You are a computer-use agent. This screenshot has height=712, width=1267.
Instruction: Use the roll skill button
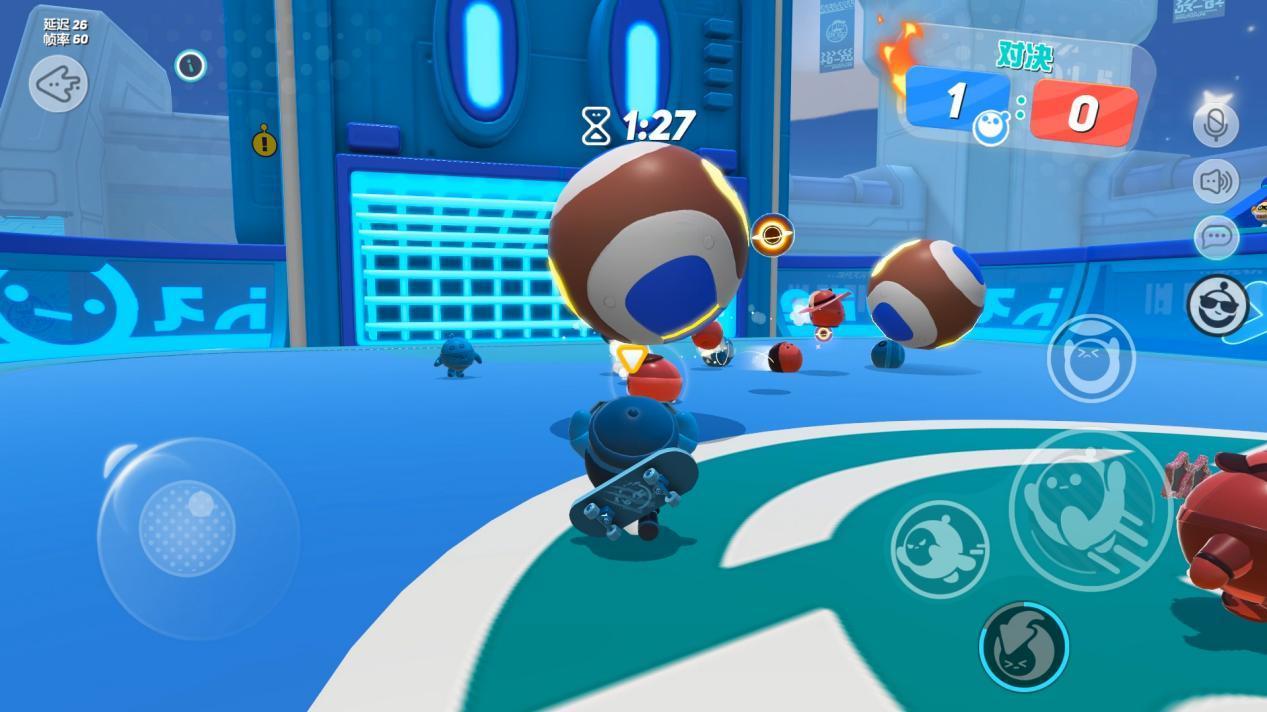pos(940,549)
